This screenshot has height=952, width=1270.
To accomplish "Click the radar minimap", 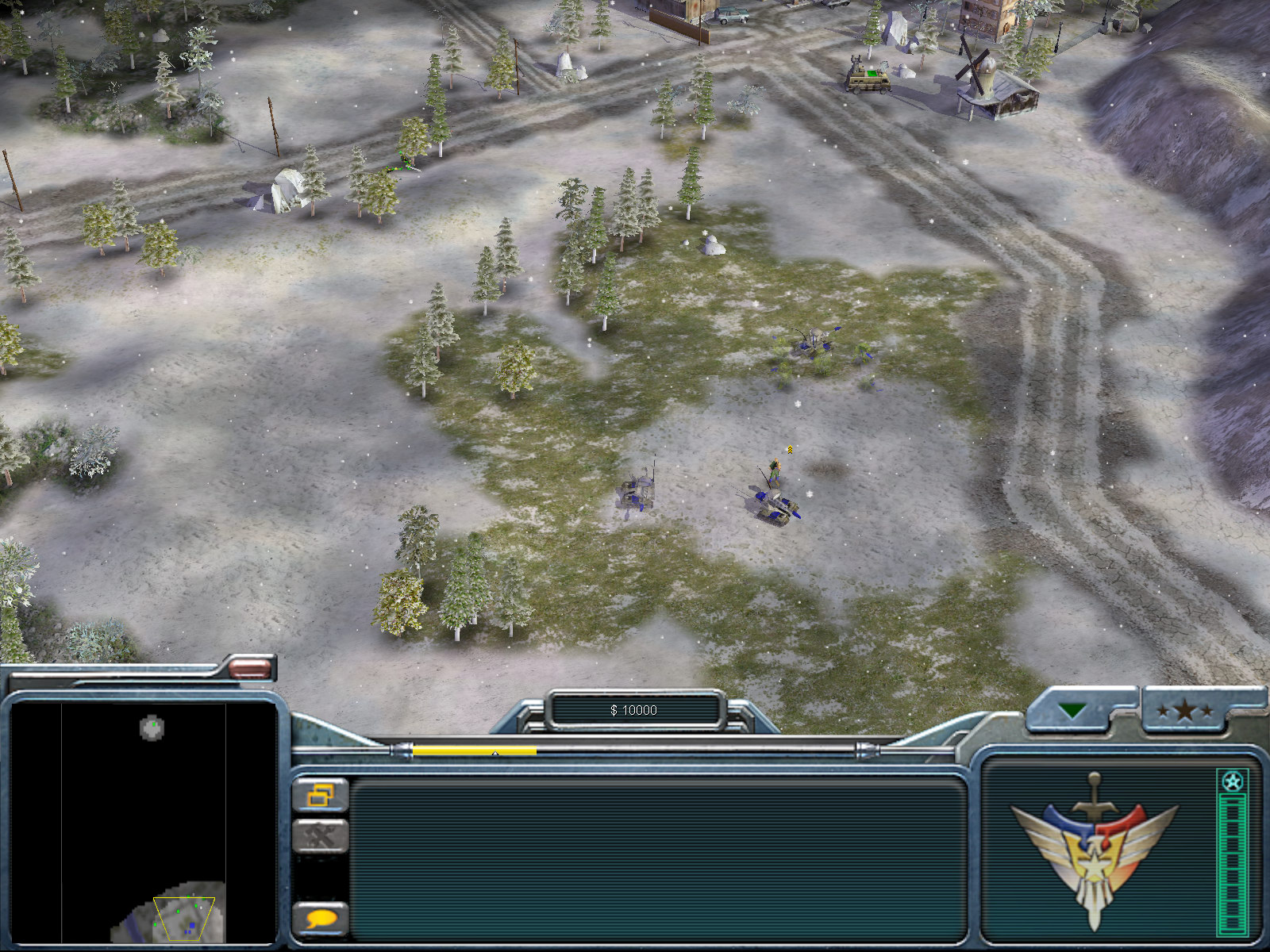I will 143,822.
